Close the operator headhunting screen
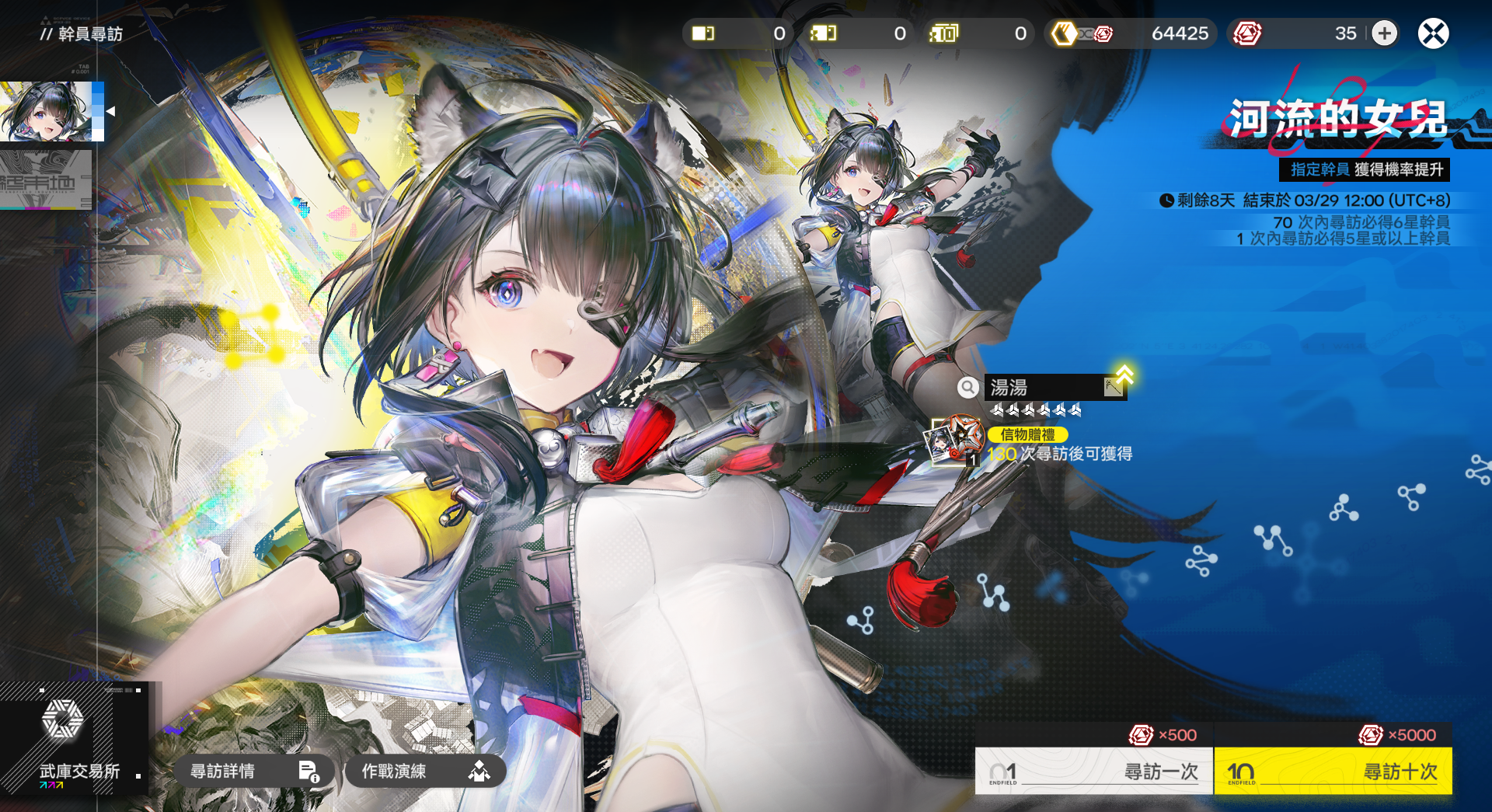The height and width of the screenshot is (812, 1492). (1433, 33)
